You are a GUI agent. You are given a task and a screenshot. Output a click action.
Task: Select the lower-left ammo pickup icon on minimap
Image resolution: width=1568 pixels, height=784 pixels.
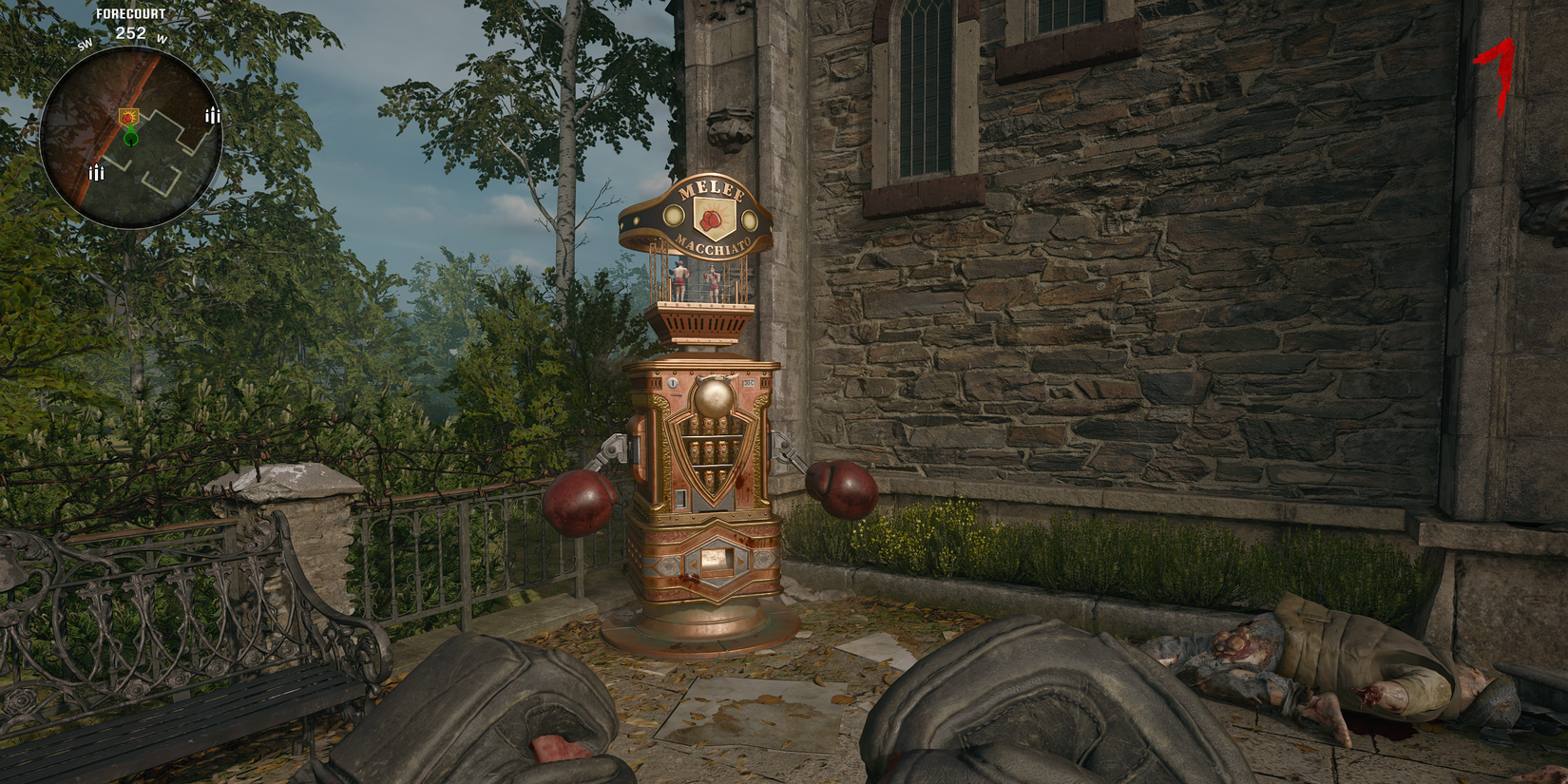(x=96, y=172)
